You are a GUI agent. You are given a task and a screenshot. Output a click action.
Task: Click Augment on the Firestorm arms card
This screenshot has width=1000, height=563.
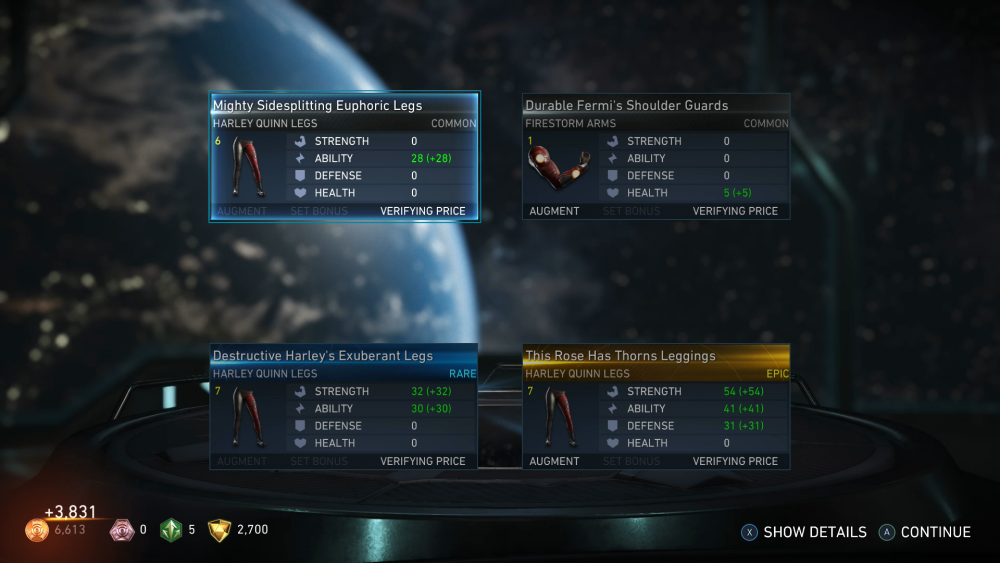tap(554, 211)
